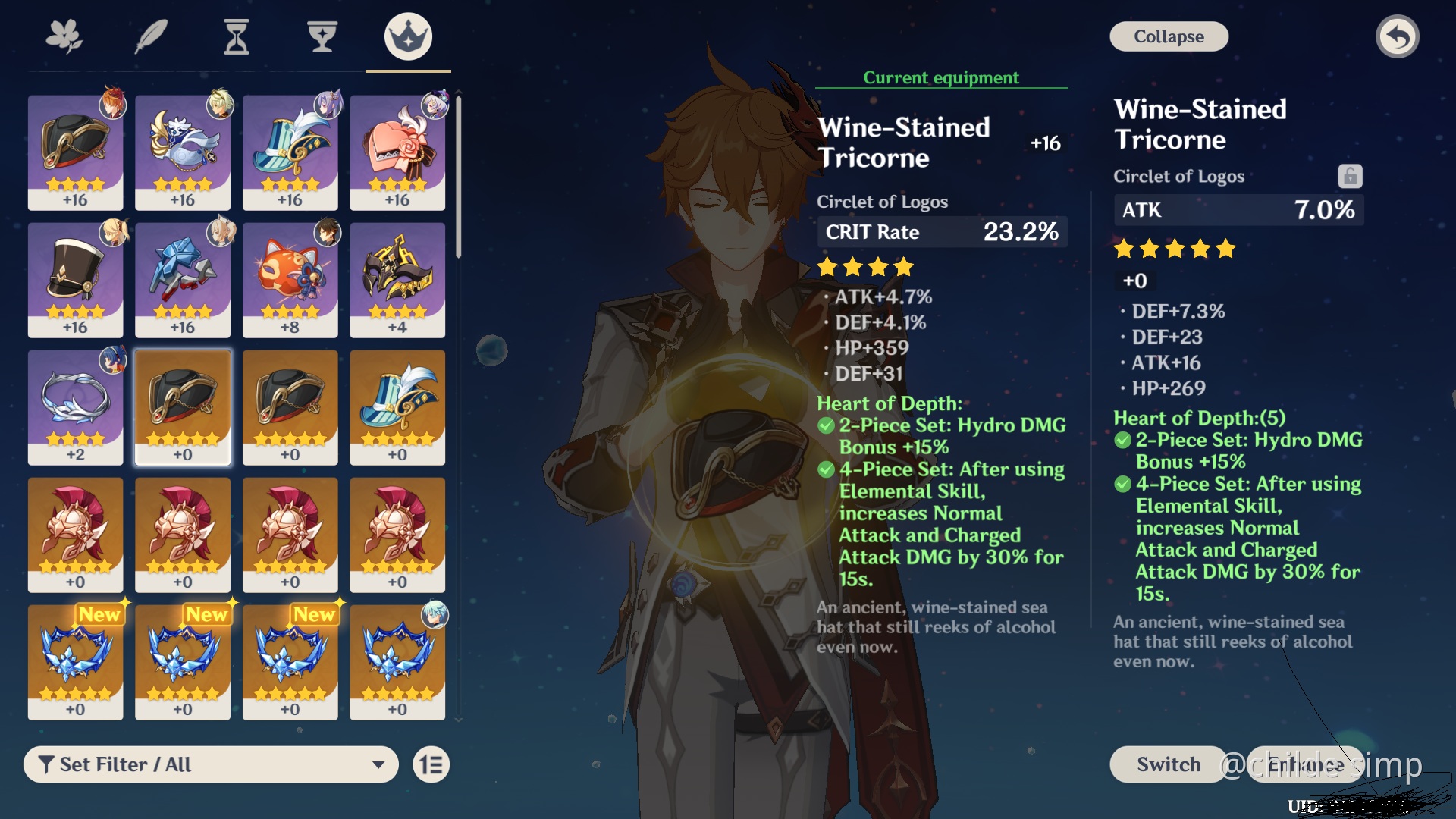Screen dimensions: 1456x819
Task: Select the New blue circlet artifact
Action: (x=75, y=662)
